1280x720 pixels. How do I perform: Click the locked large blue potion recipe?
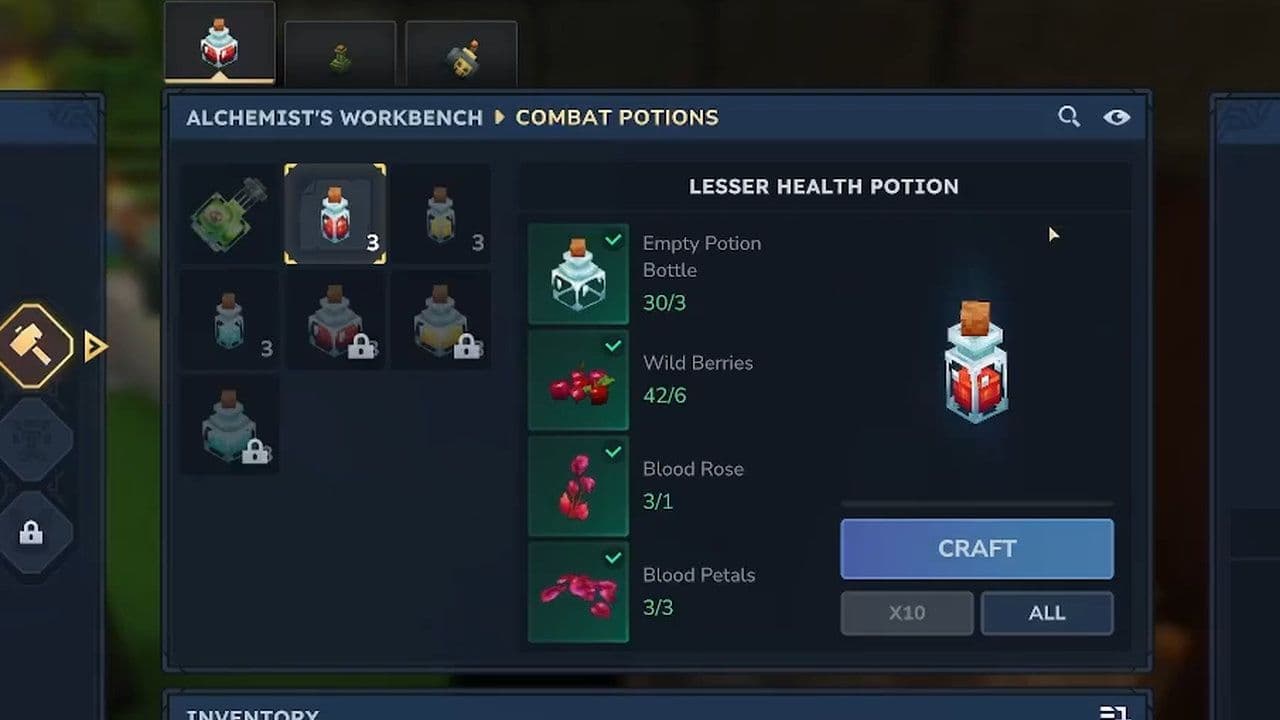[230, 425]
